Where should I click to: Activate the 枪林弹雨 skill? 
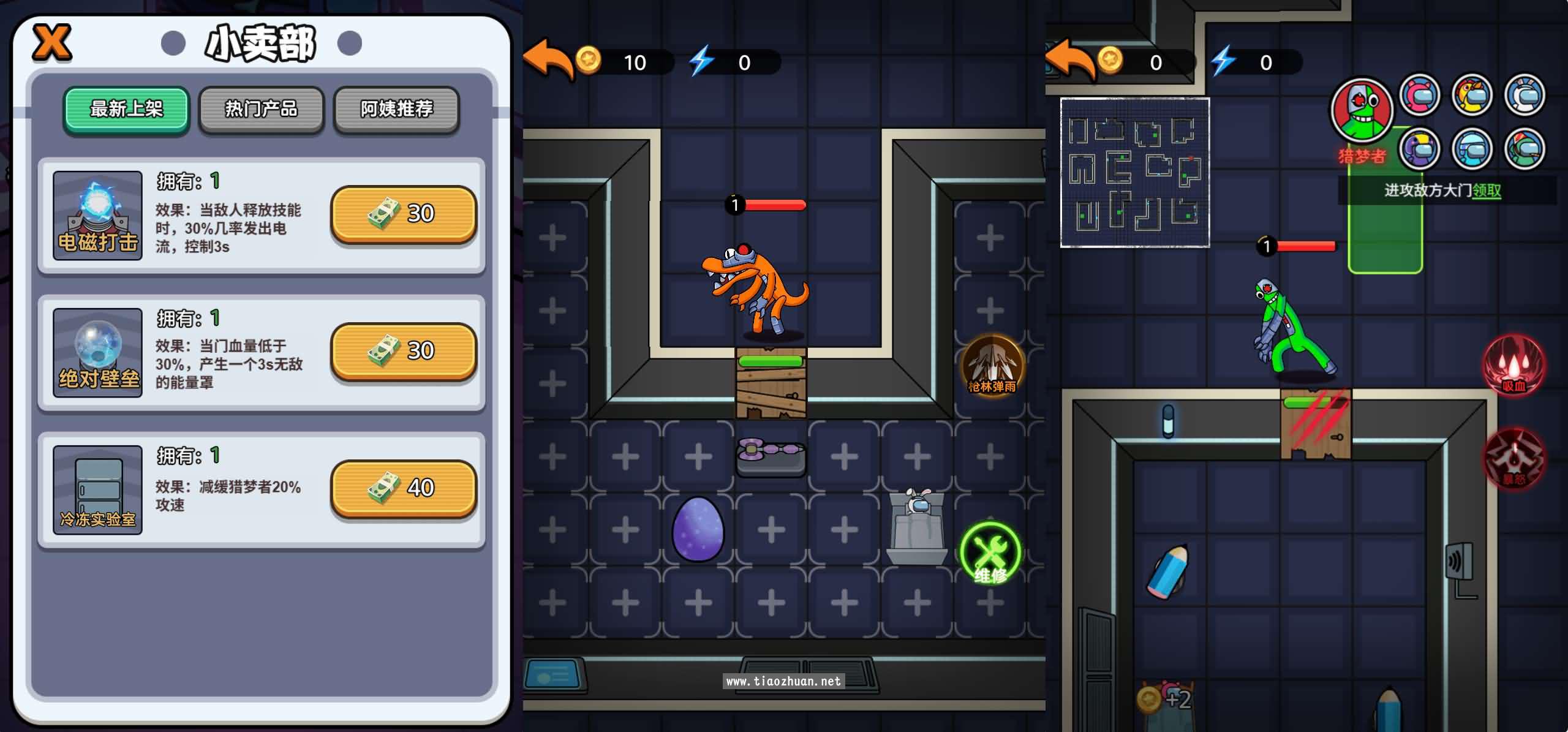(992, 365)
